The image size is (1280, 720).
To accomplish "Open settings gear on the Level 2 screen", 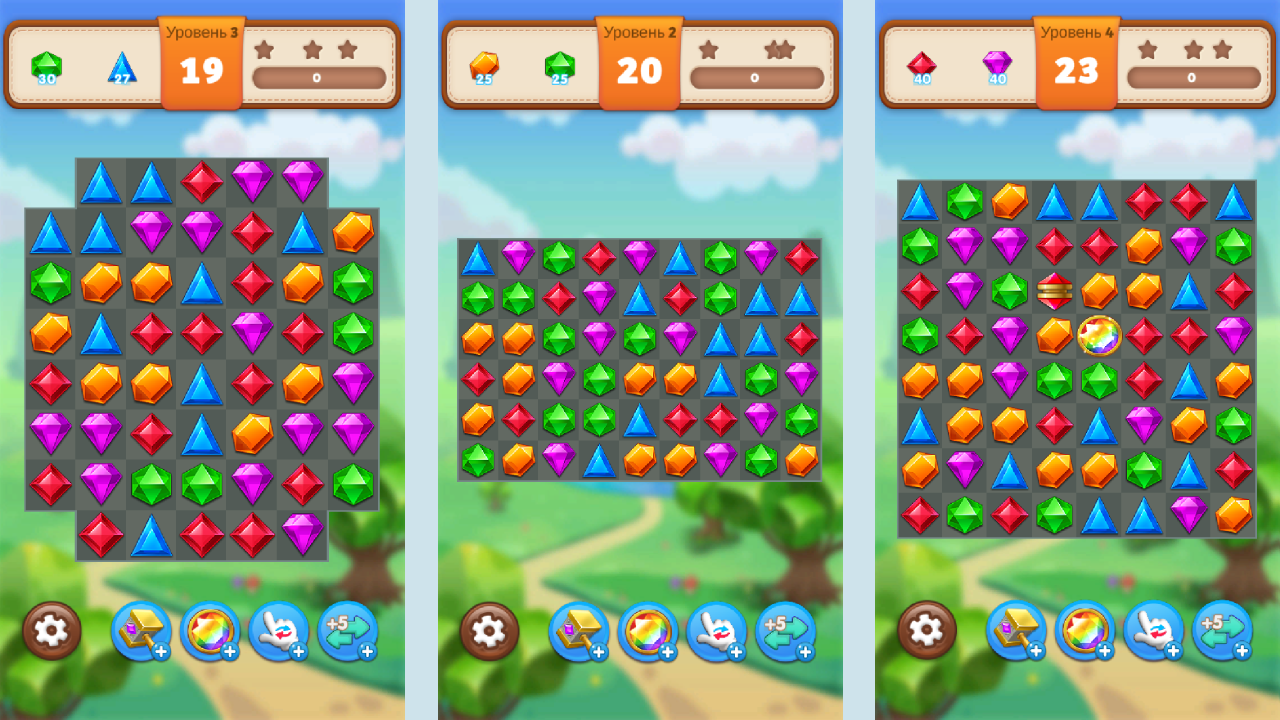I will [489, 632].
